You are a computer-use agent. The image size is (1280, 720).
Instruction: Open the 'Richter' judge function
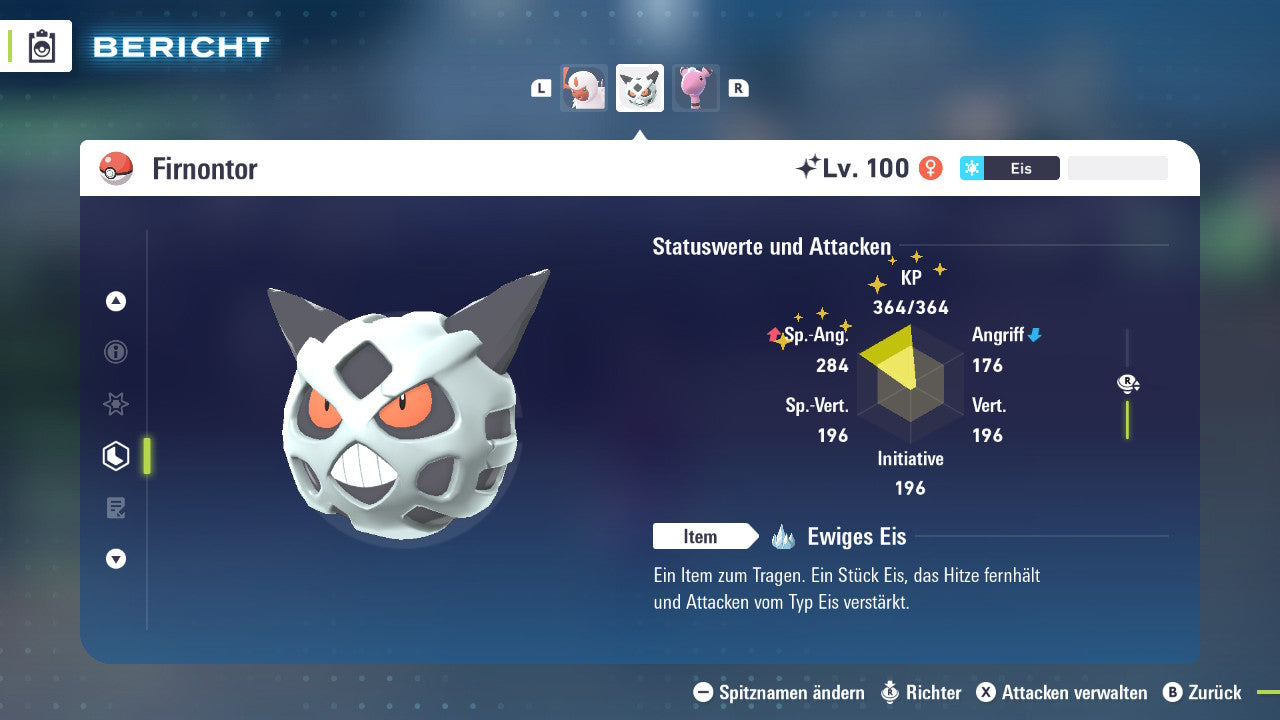(x=934, y=692)
